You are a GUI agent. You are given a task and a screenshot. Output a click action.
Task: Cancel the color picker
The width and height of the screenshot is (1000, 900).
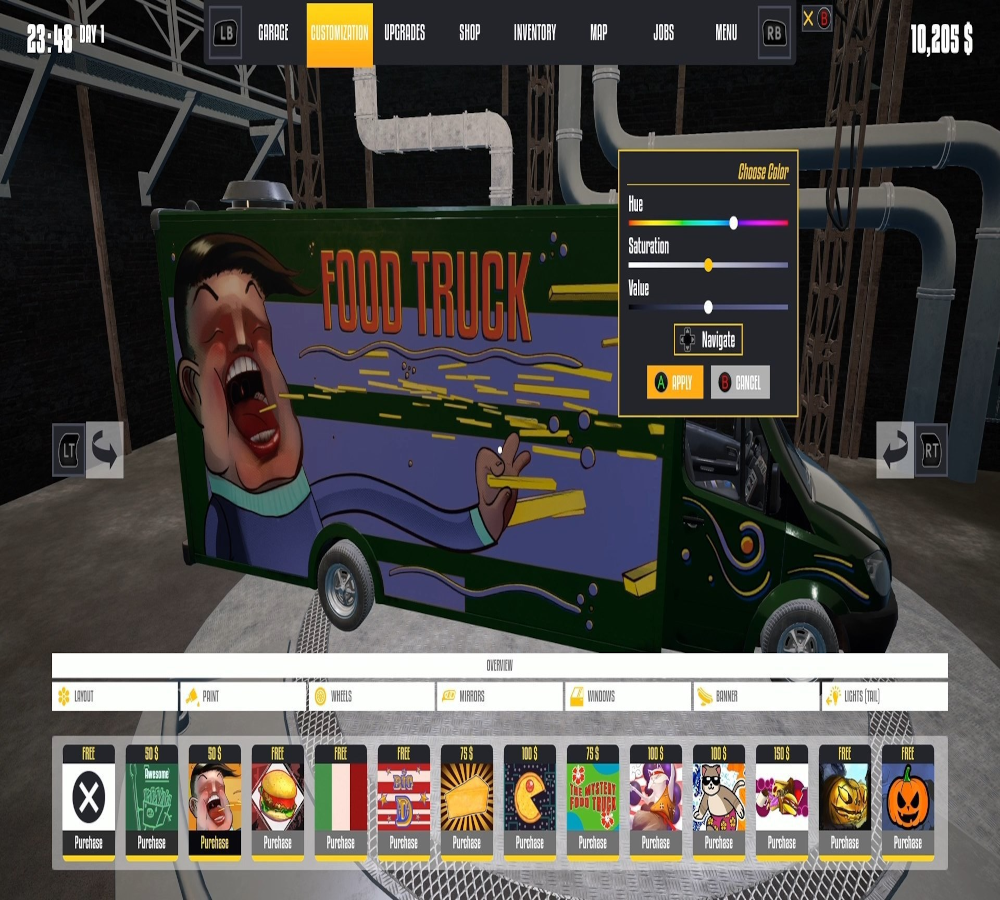tap(740, 382)
